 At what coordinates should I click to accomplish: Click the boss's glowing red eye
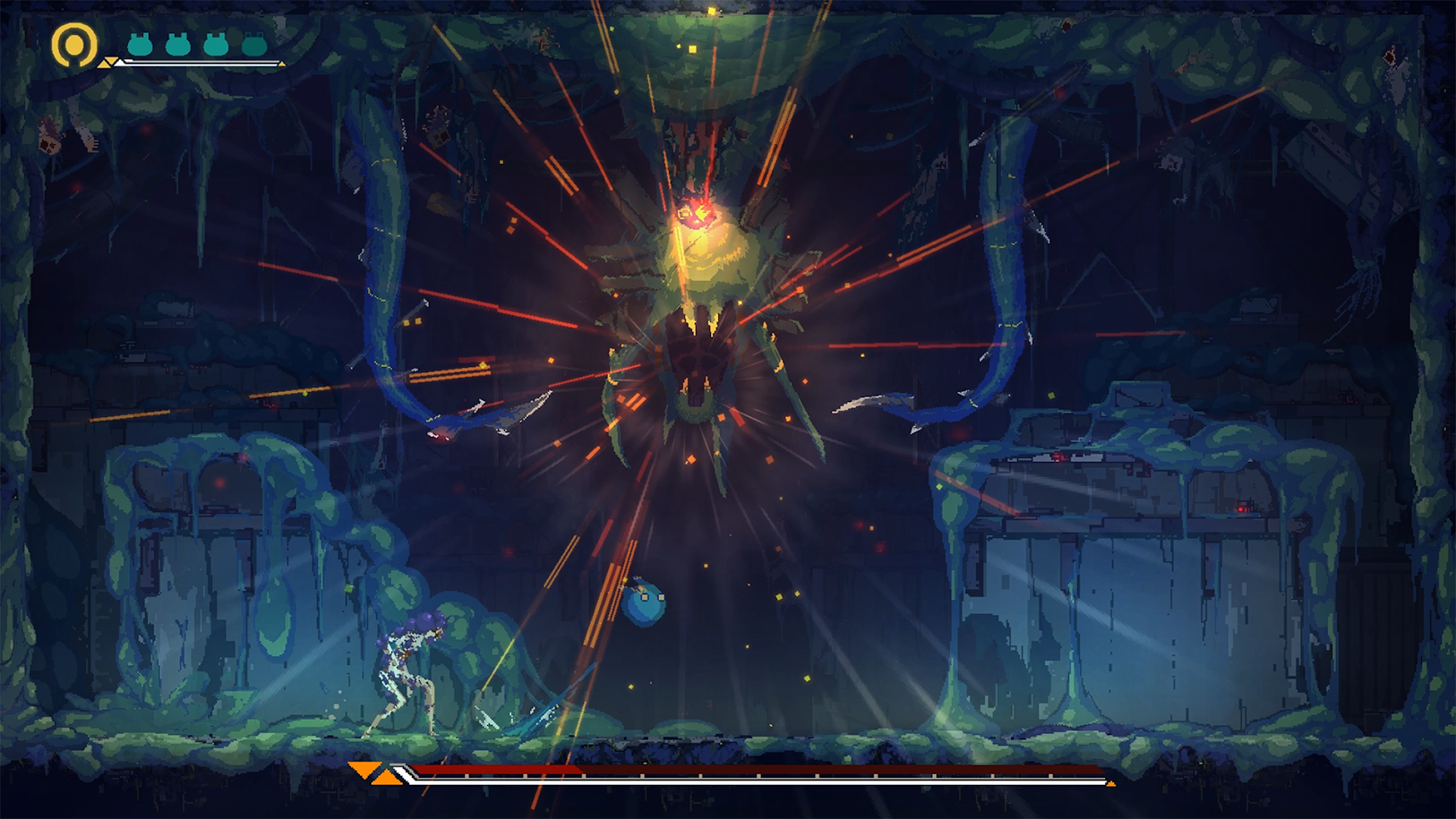(x=698, y=211)
